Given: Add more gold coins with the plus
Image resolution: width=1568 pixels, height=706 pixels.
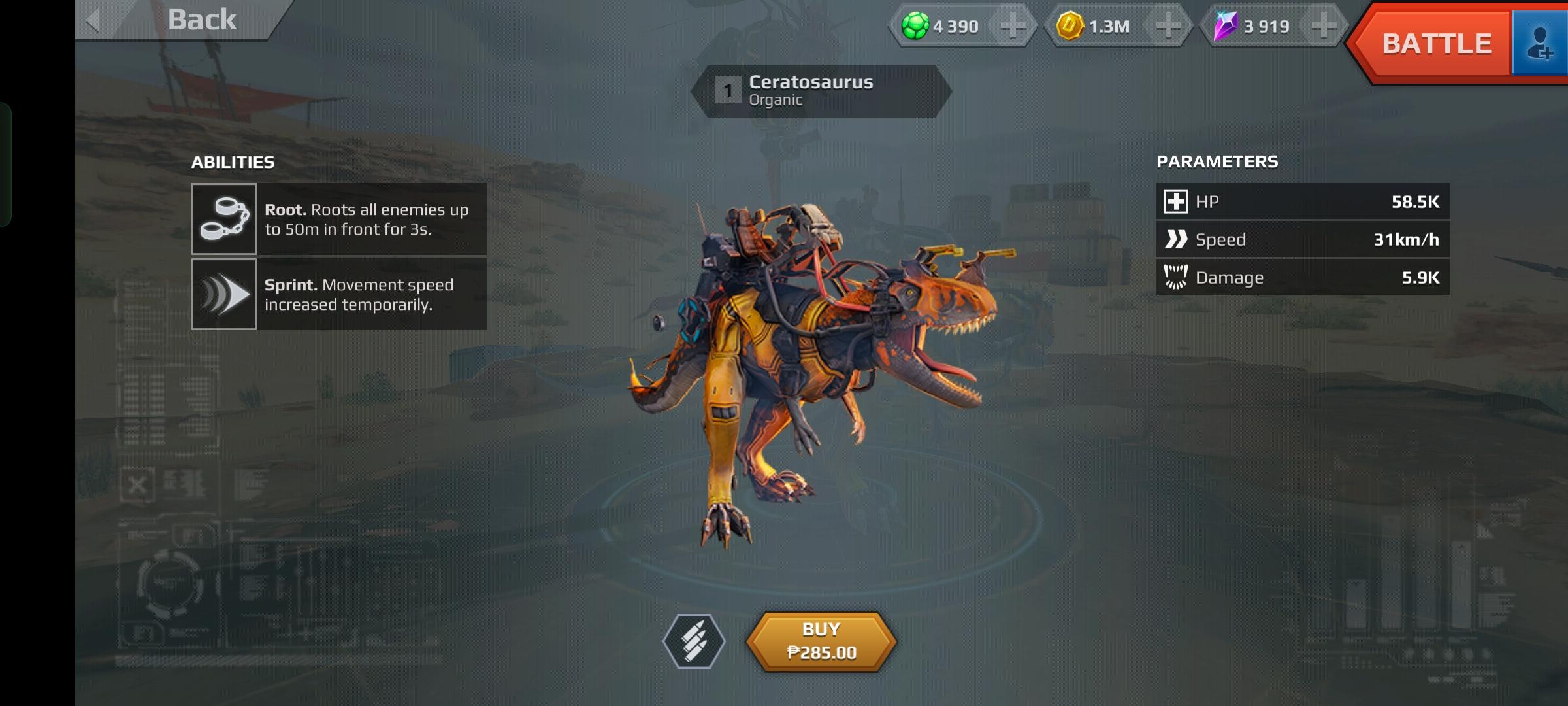Looking at the screenshot, I should tap(1168, 27).
